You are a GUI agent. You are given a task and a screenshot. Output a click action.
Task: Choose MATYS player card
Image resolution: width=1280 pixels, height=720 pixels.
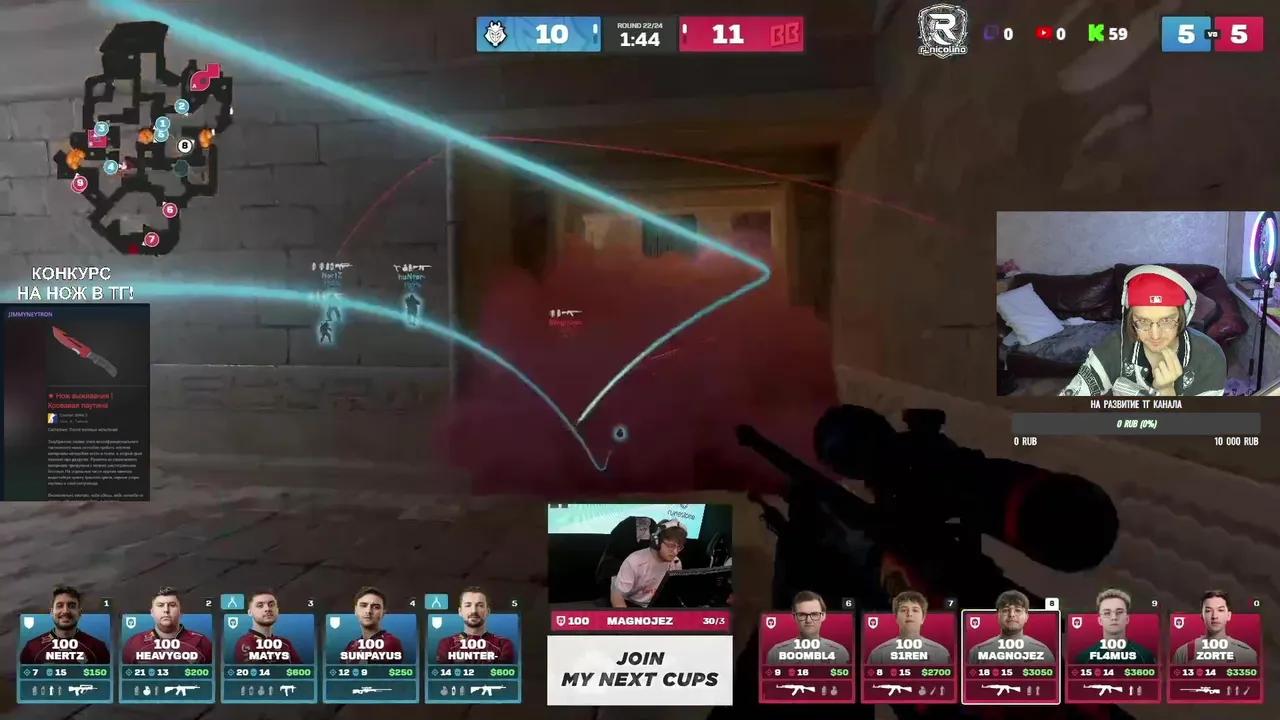[268, 650]
